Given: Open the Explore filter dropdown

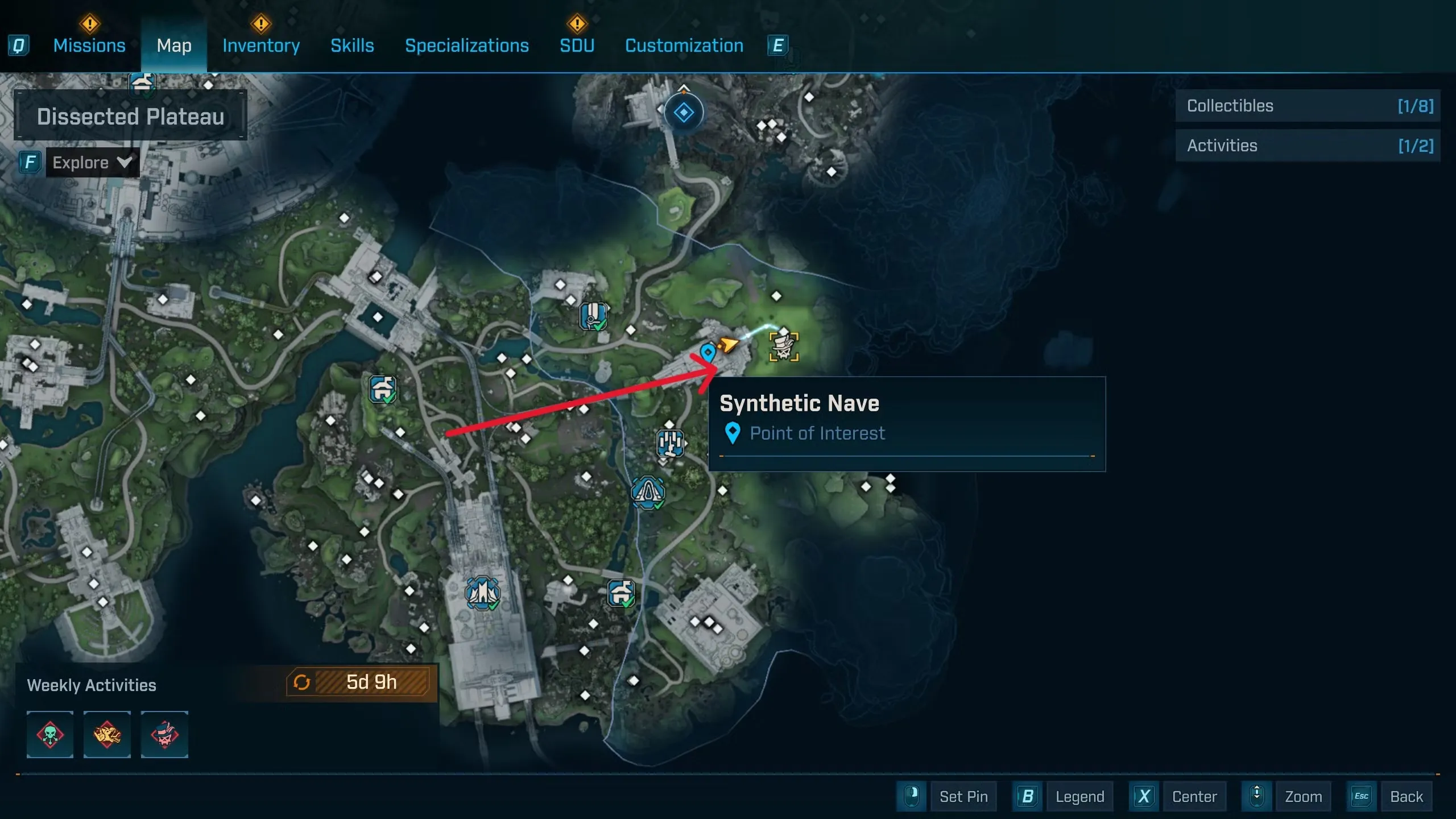Looking at the screenshot, I should click(92, 163).
